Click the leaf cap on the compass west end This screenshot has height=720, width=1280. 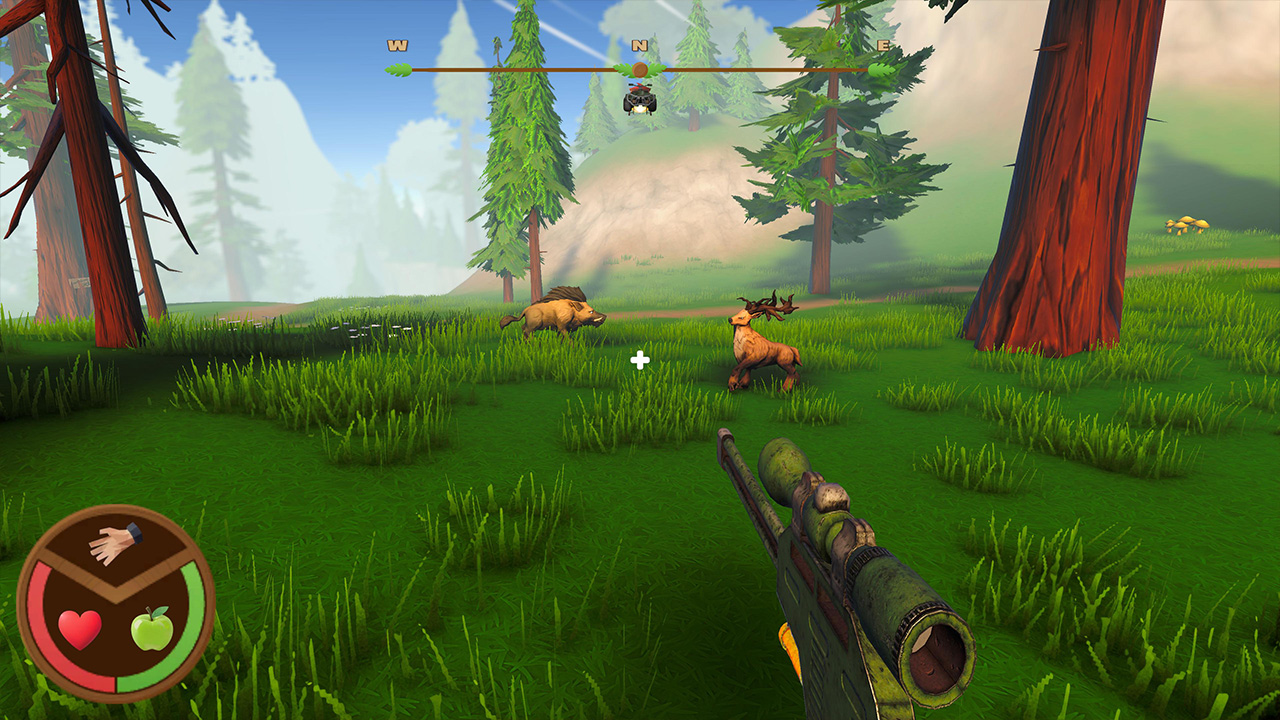click(x=397, y=69)
